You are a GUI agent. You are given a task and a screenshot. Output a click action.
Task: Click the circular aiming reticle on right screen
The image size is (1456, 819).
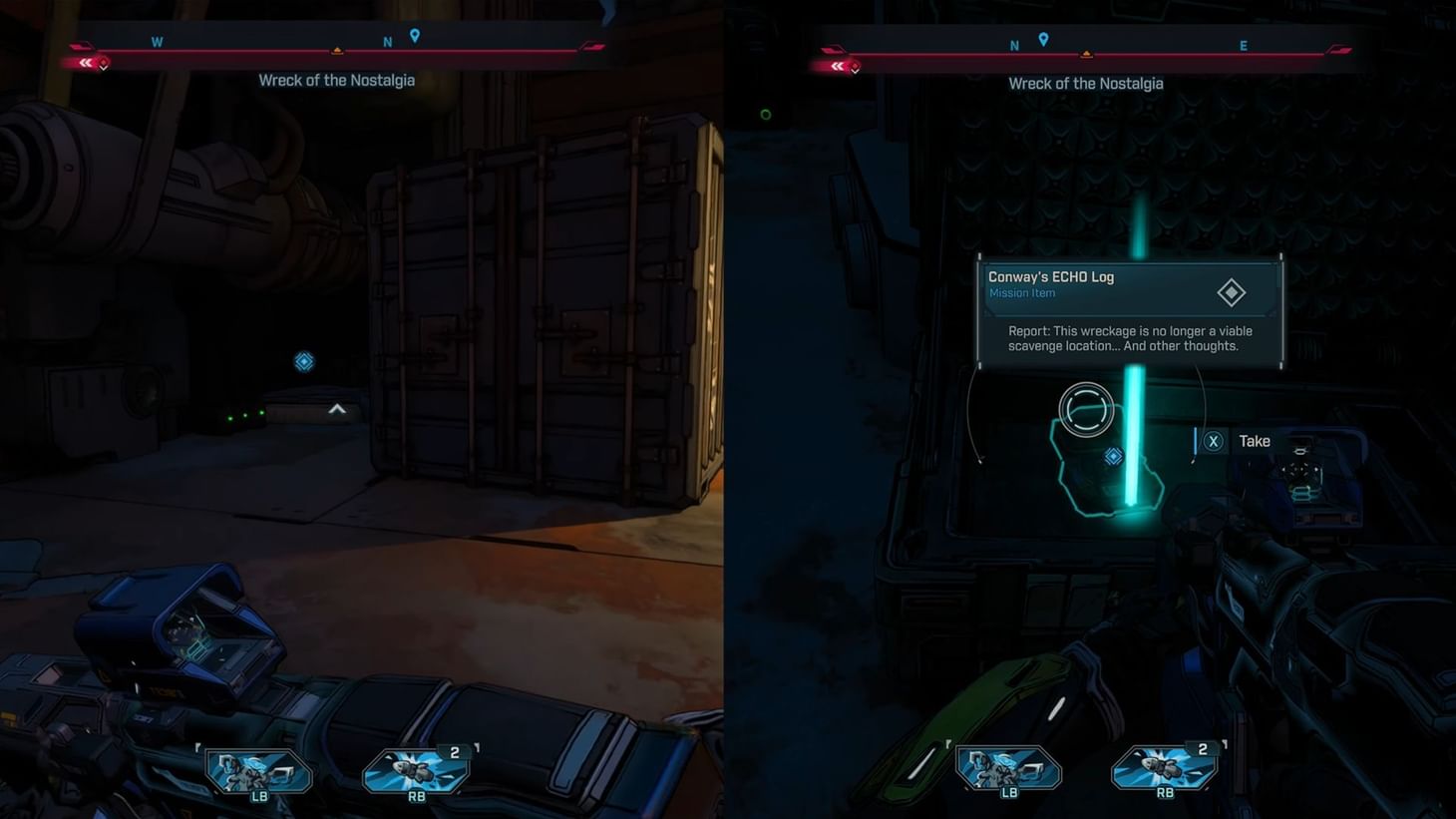(1086, 409)
